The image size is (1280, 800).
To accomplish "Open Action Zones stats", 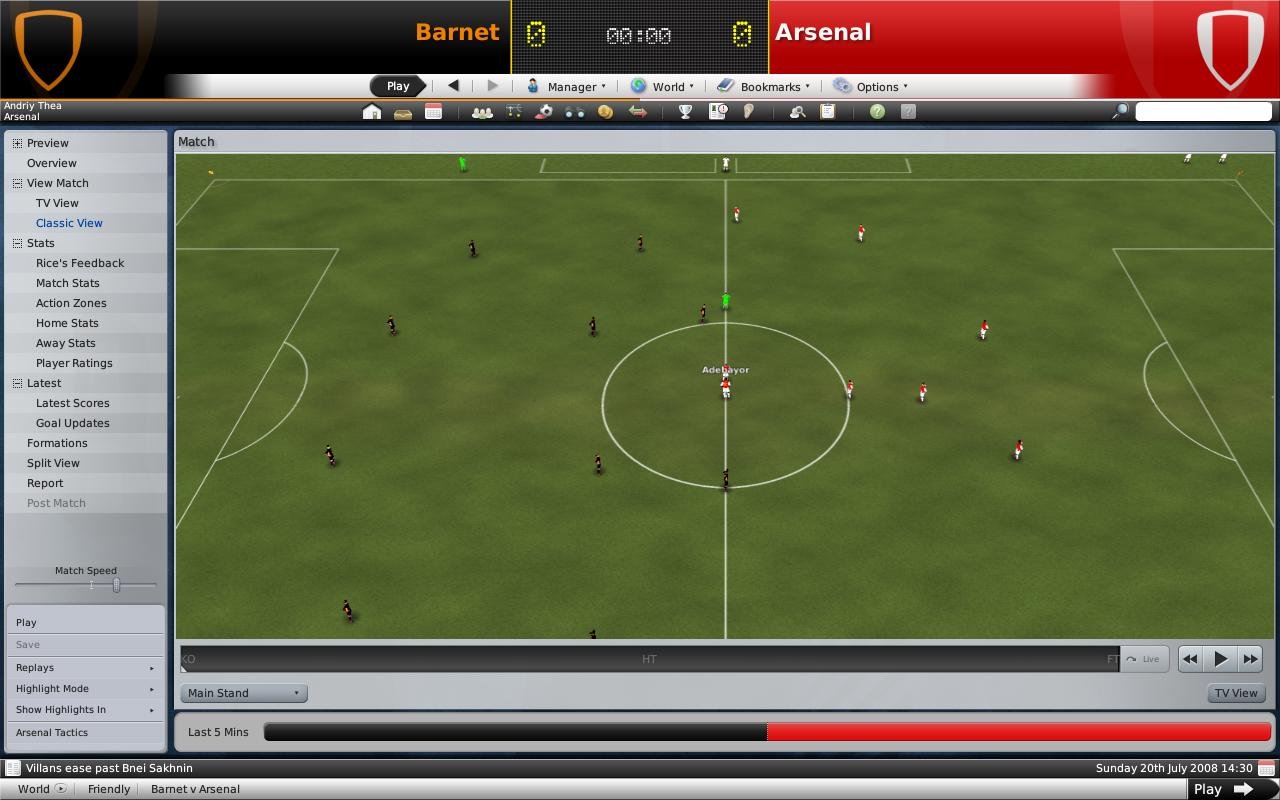I will pos(71,303).
